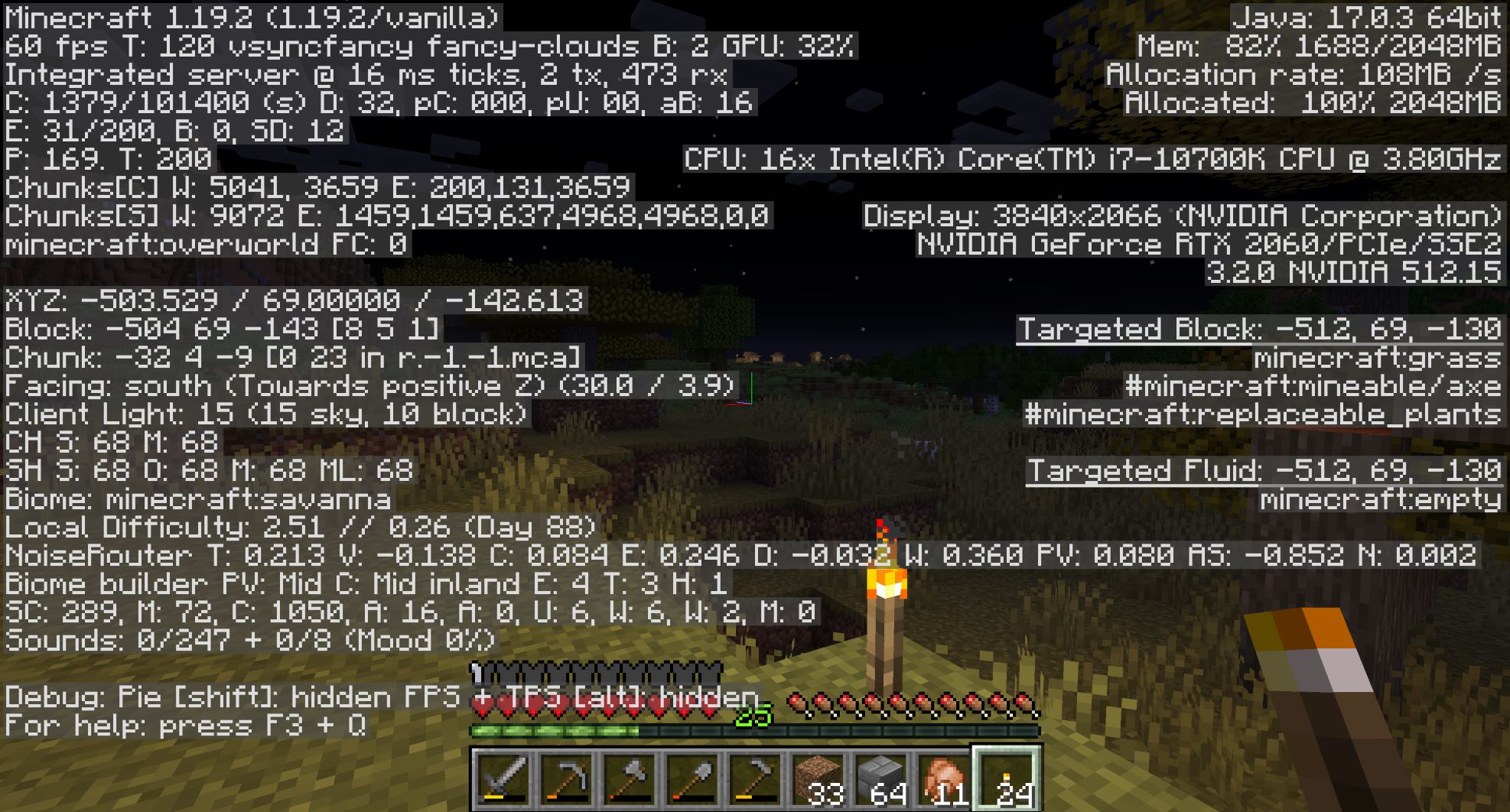Choose the stone bricks stack of 64
Screen dimensions: 1510x812
point(880,780)
